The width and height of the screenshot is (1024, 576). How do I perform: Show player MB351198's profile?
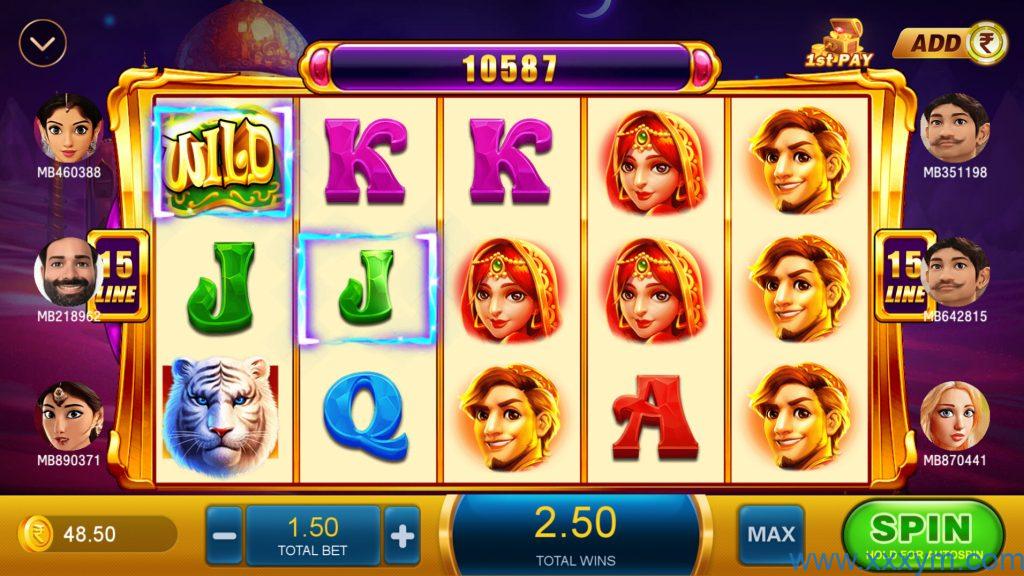click(954, 129)
